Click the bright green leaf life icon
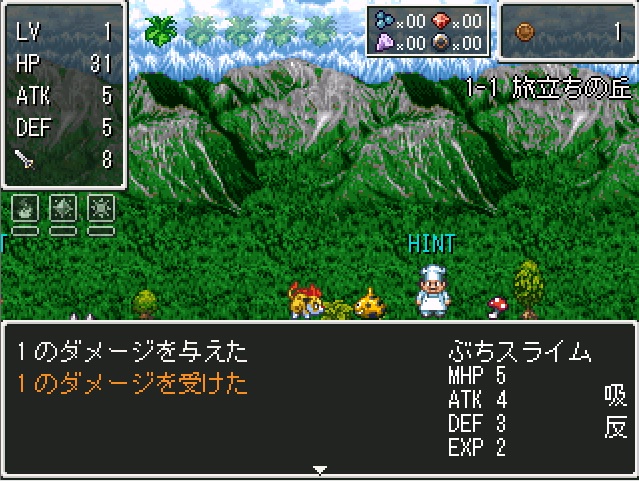 (161, 30)
